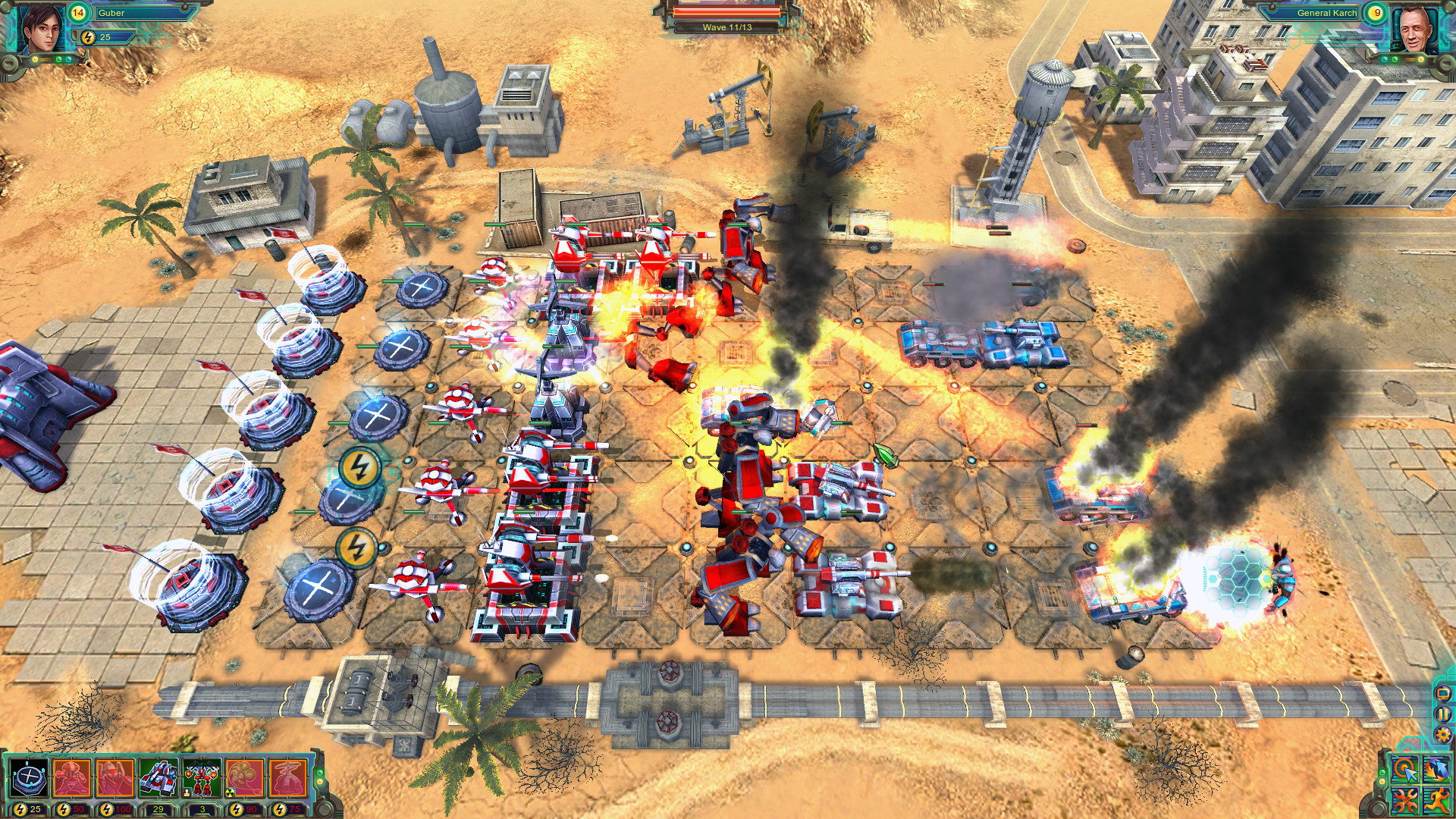This screenshot has width=1456, height=819.
Task: Select the hover platform build icon
Action: (x=30, y=780)
